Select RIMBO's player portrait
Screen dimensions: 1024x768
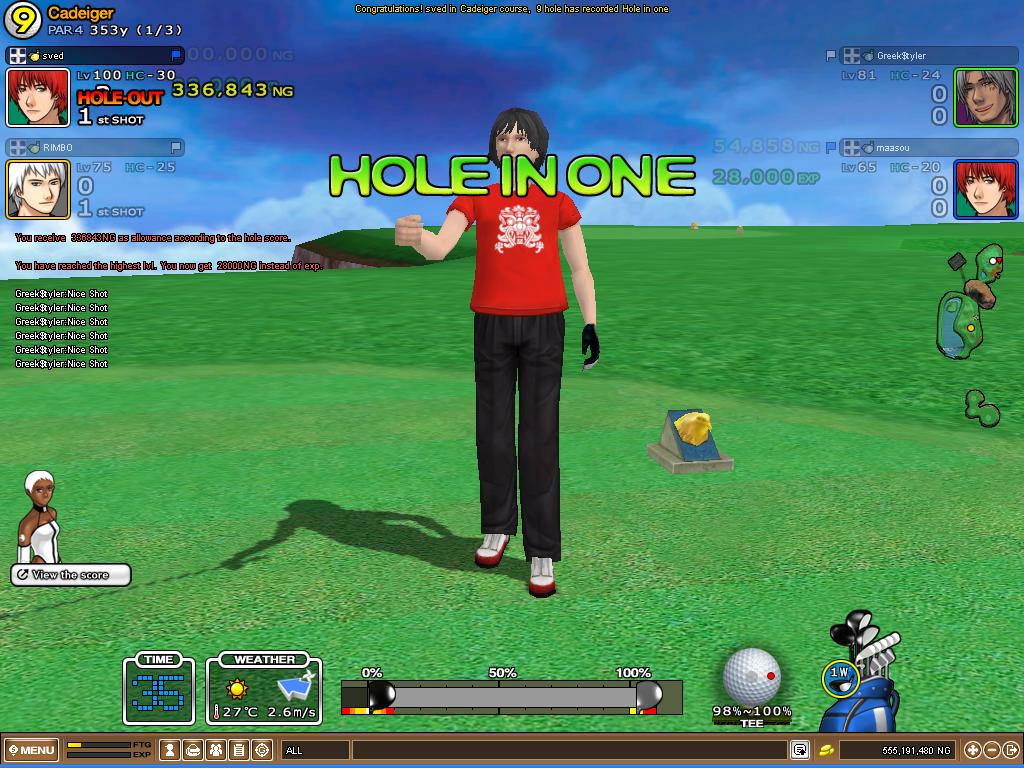[38, 189]
